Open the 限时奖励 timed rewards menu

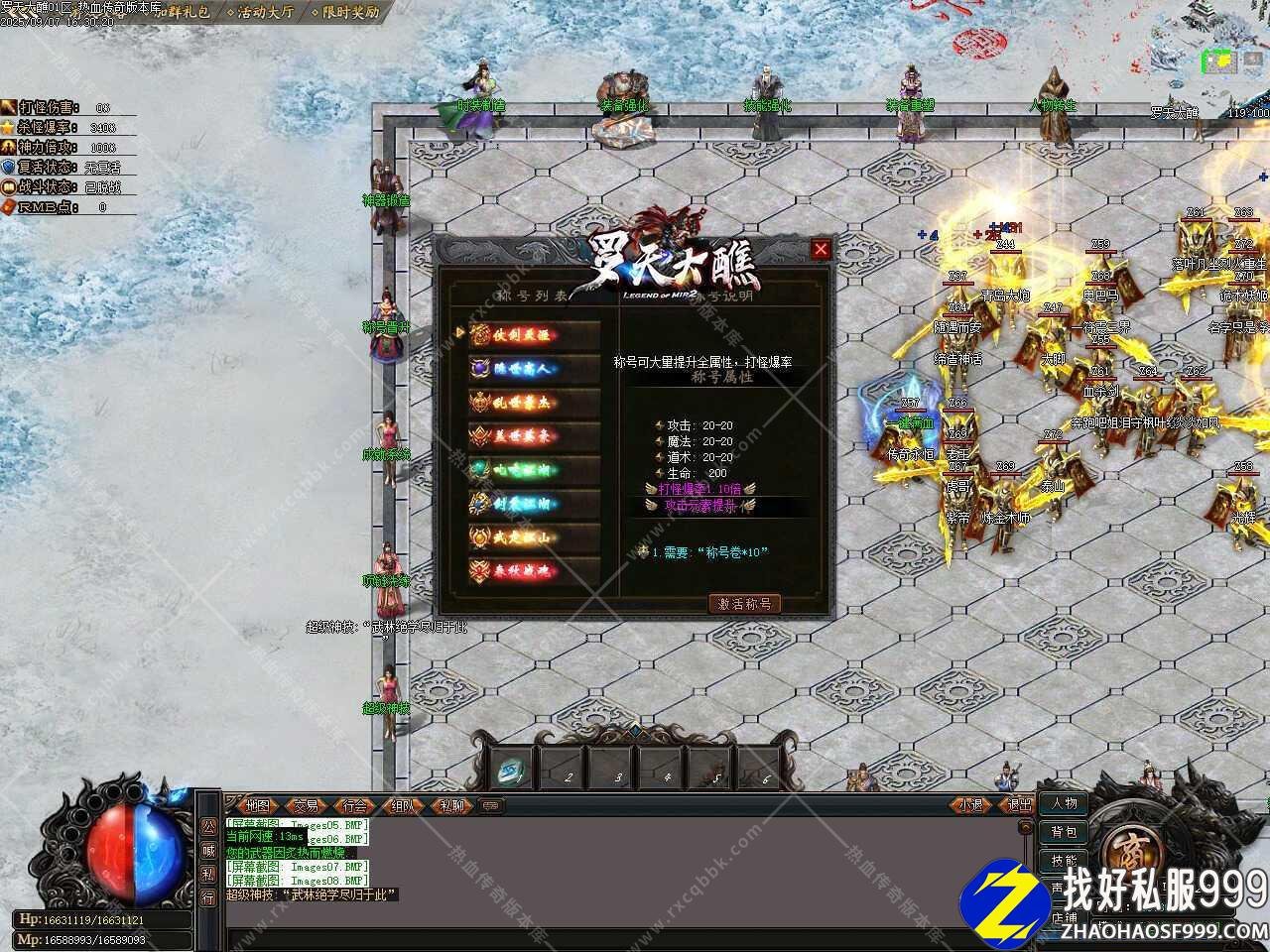(x=348, y=13)
